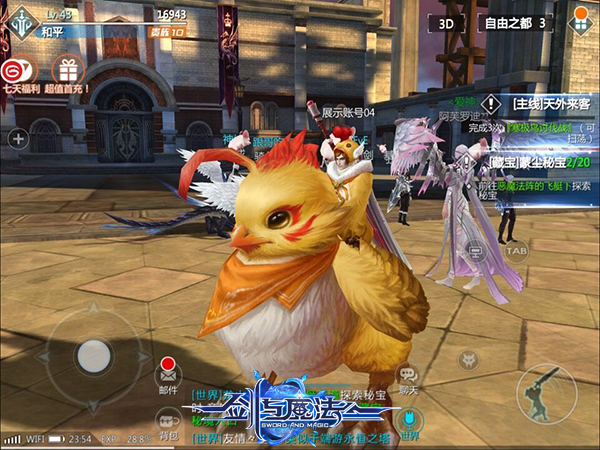Viewport: 600px width, 450px height.
Task: Open the main menu grid icon
Action: pos(579,22)
